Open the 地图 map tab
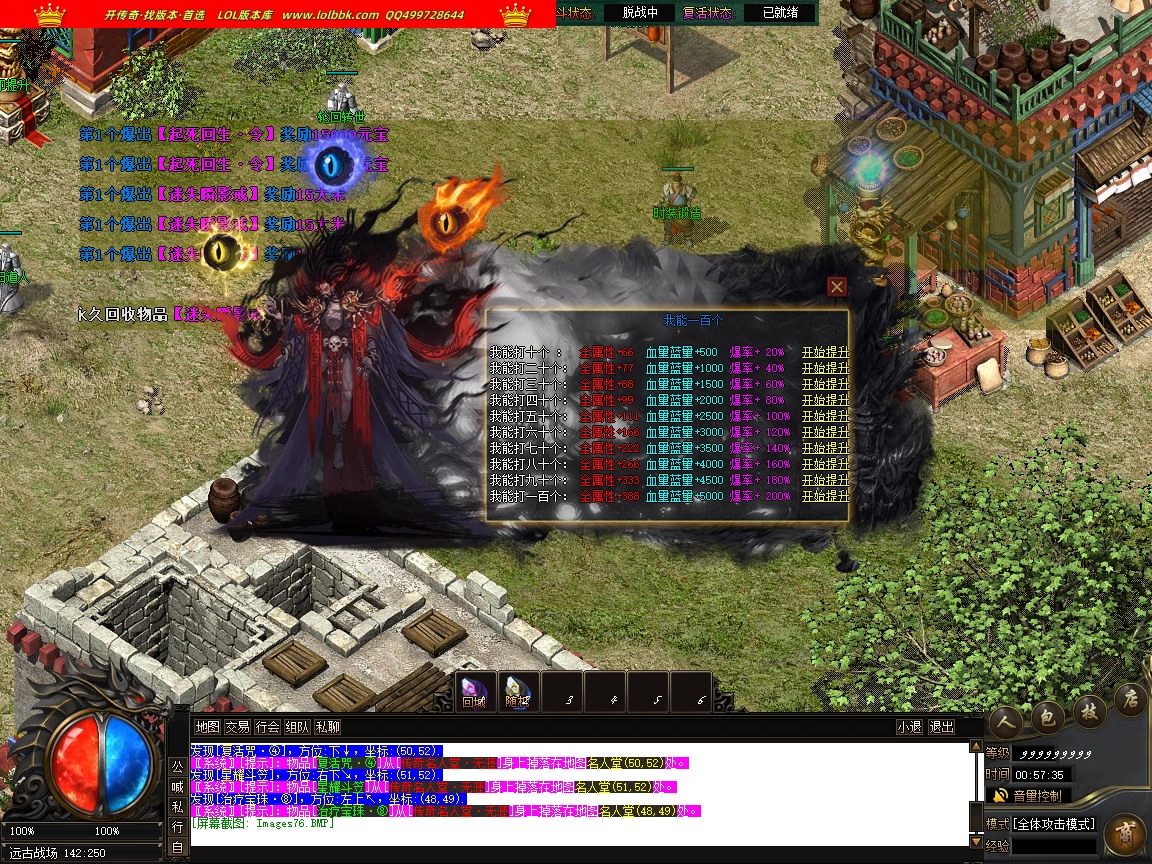The image size is (1152, 864). point(207,727)
